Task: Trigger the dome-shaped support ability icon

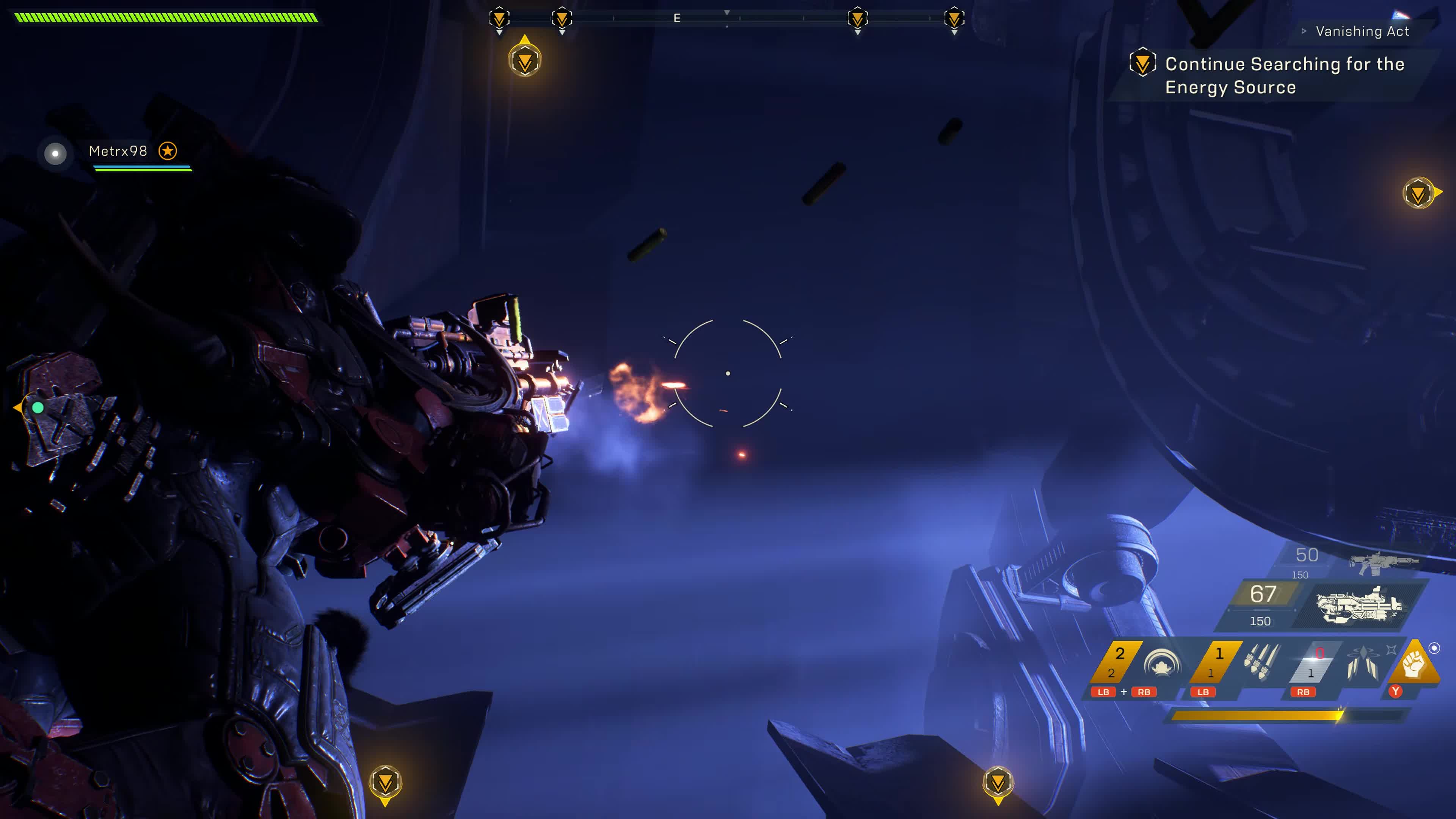Action: [1161, 662]
